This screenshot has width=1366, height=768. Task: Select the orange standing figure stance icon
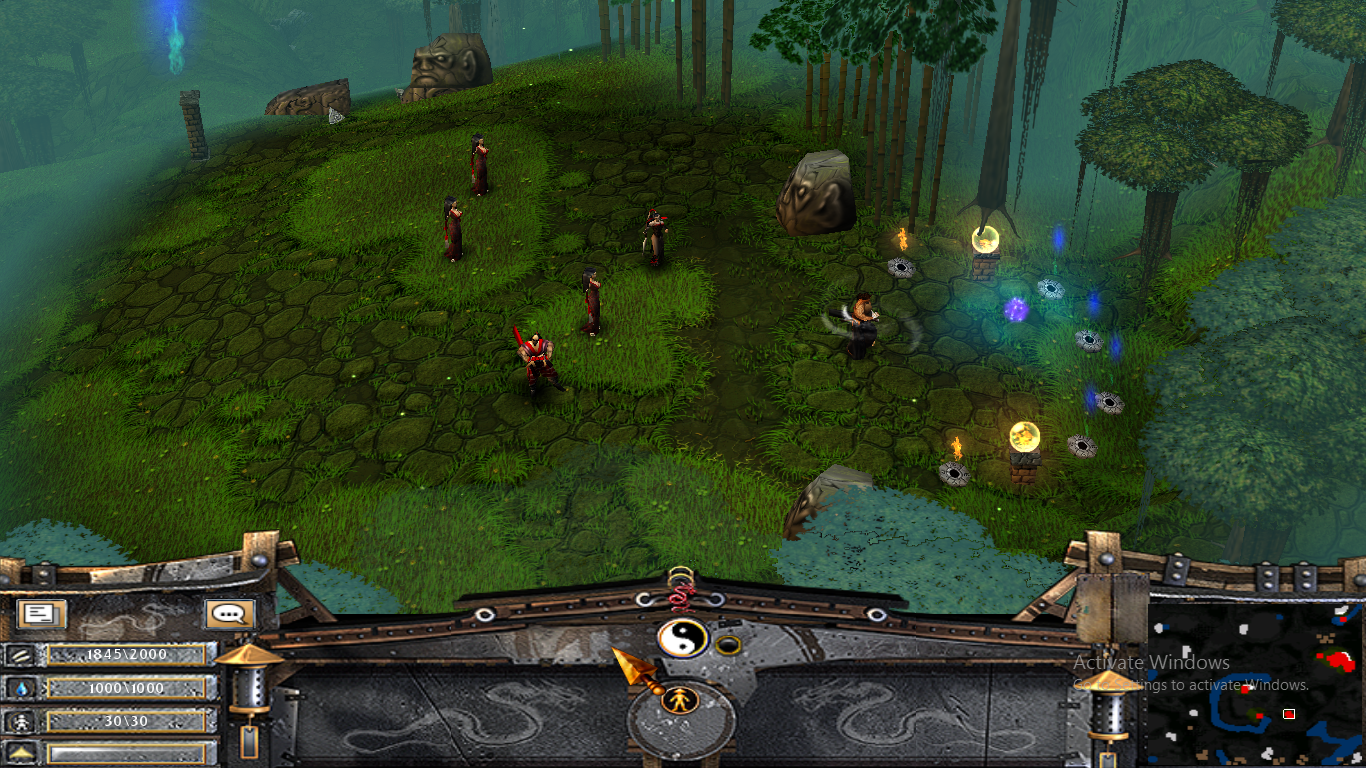coord(679,699)
